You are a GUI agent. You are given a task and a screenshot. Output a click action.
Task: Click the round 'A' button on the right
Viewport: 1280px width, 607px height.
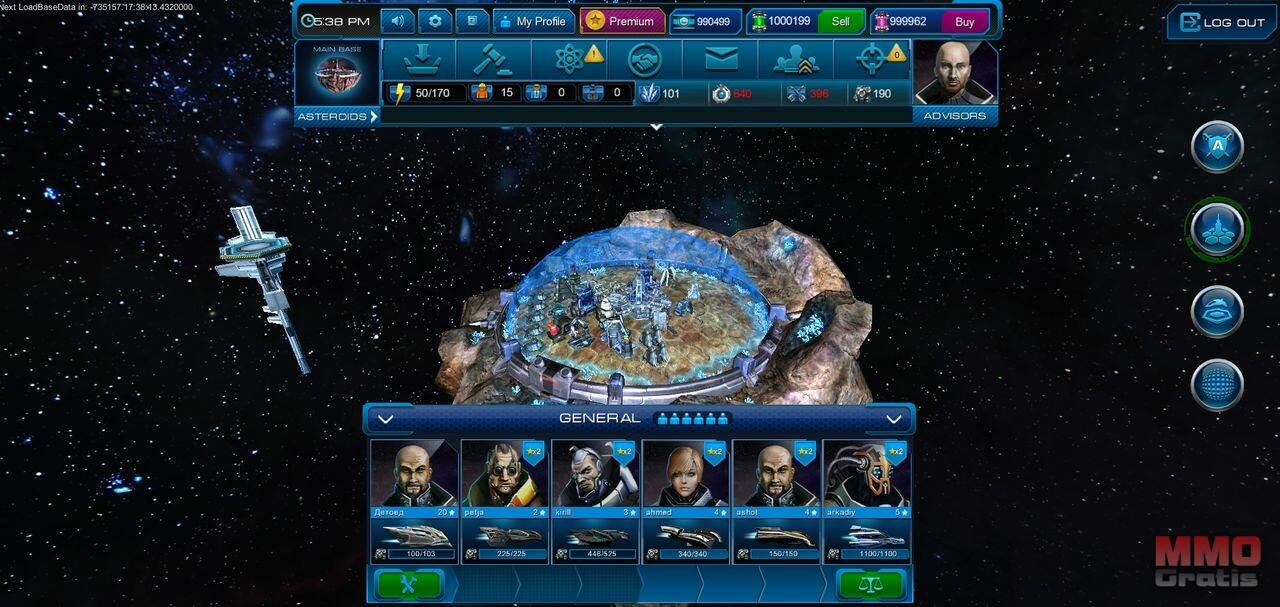point(1217,146)
